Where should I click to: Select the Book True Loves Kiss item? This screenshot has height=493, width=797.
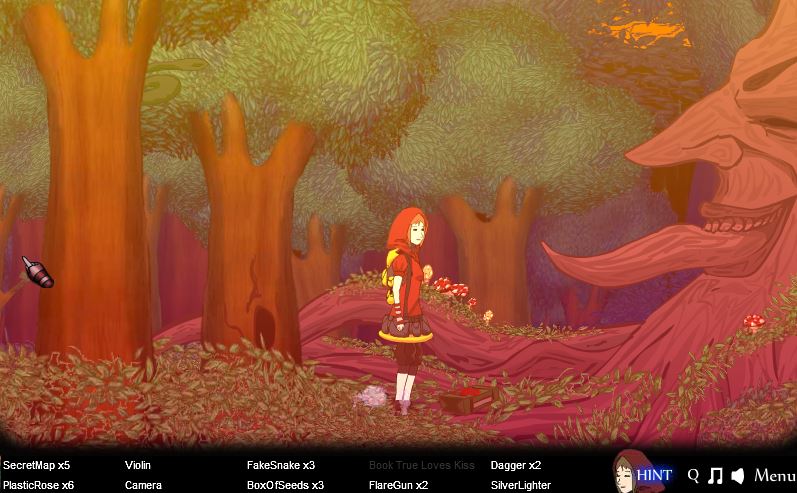[x=422, y=465]
